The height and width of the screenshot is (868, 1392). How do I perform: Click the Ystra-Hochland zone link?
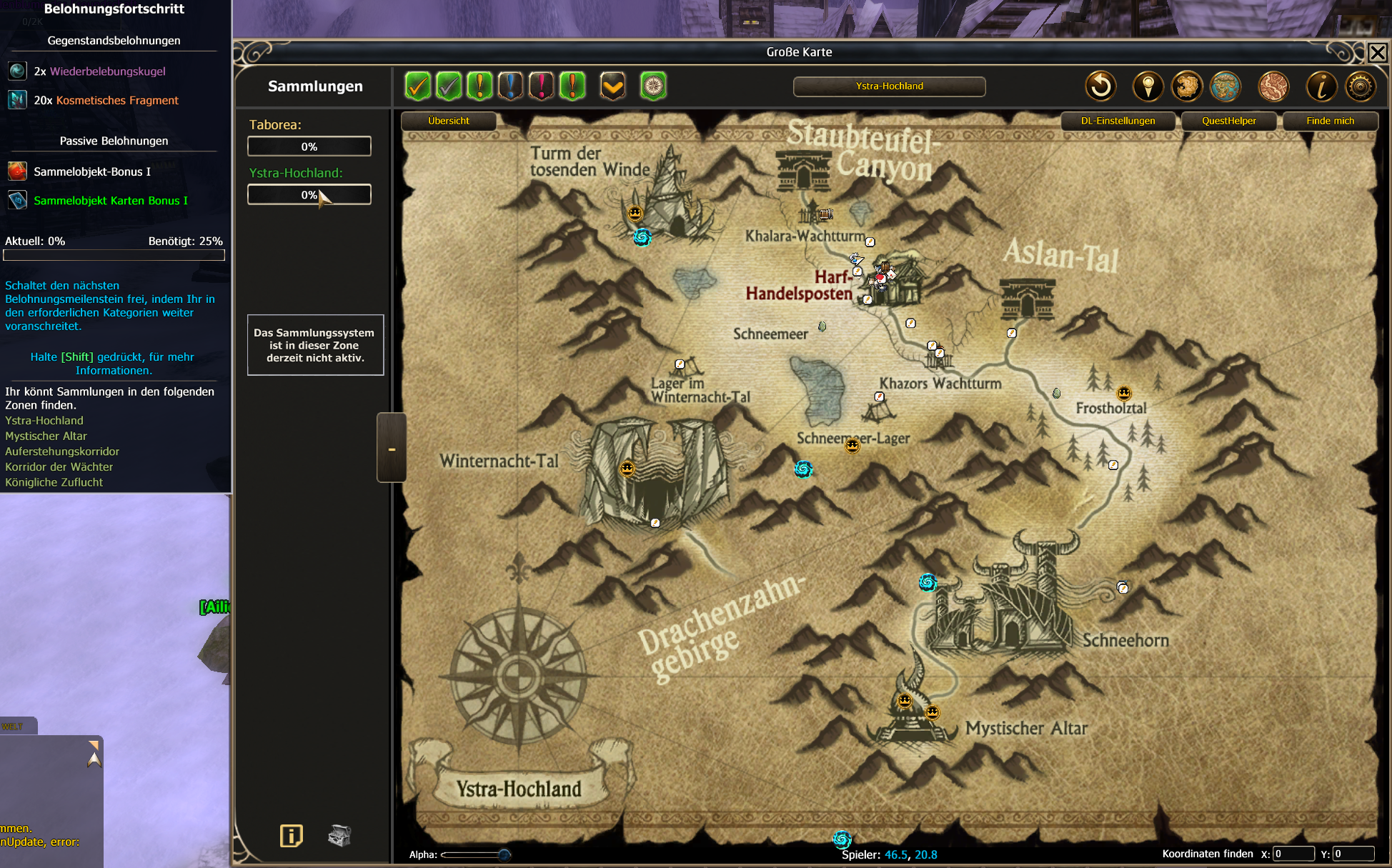click(x=44, y=421)
